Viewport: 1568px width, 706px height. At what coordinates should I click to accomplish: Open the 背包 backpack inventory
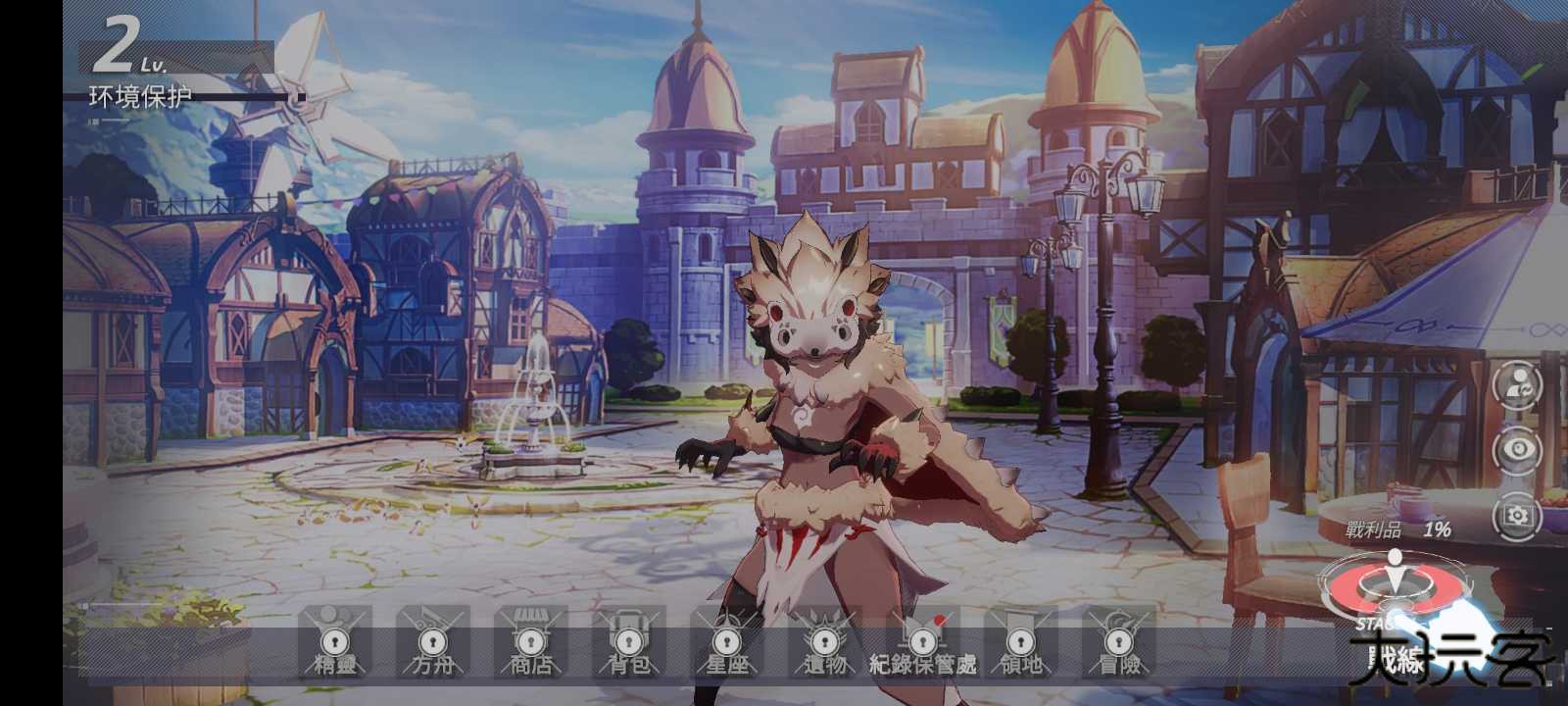coord(627,650)
